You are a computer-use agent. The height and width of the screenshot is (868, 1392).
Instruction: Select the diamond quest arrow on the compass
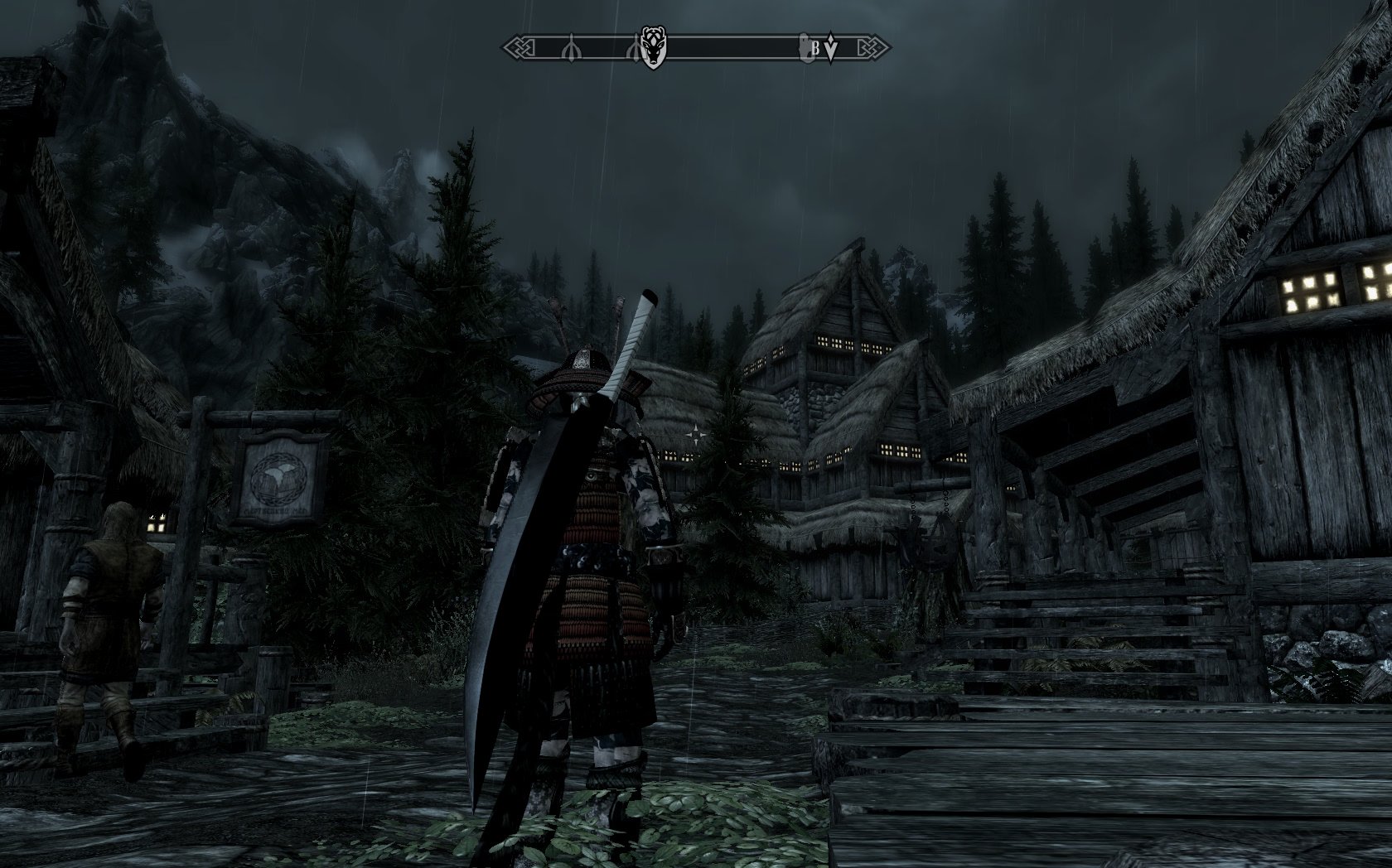(x=832, y=49)
